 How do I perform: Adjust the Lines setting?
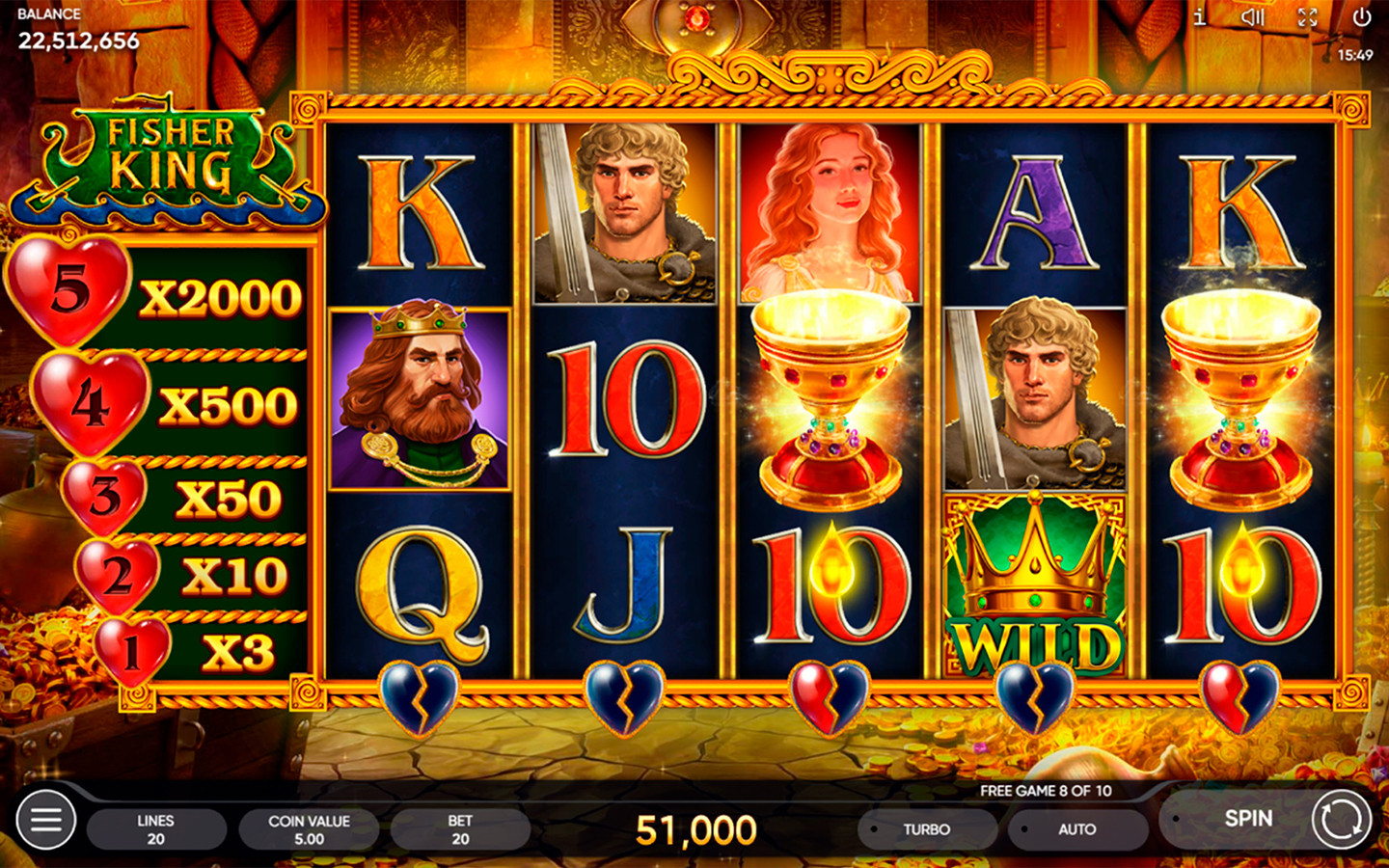(x=156, y=829)
